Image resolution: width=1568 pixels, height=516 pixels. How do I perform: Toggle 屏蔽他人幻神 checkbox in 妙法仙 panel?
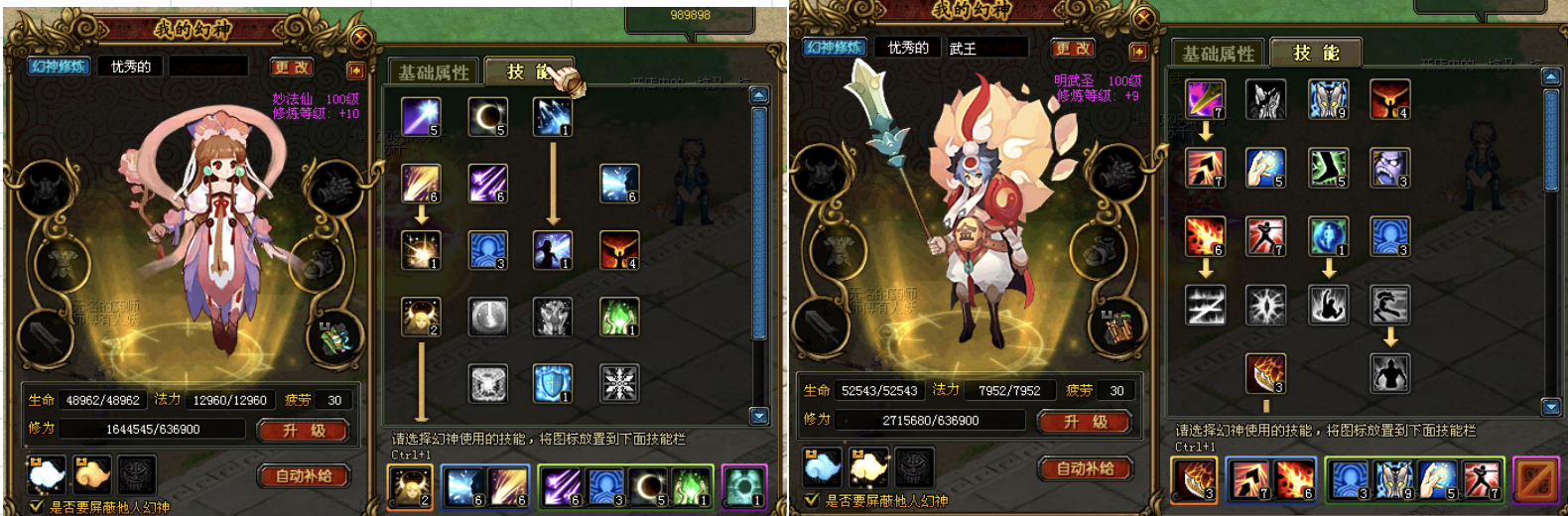tap(36, 507)
